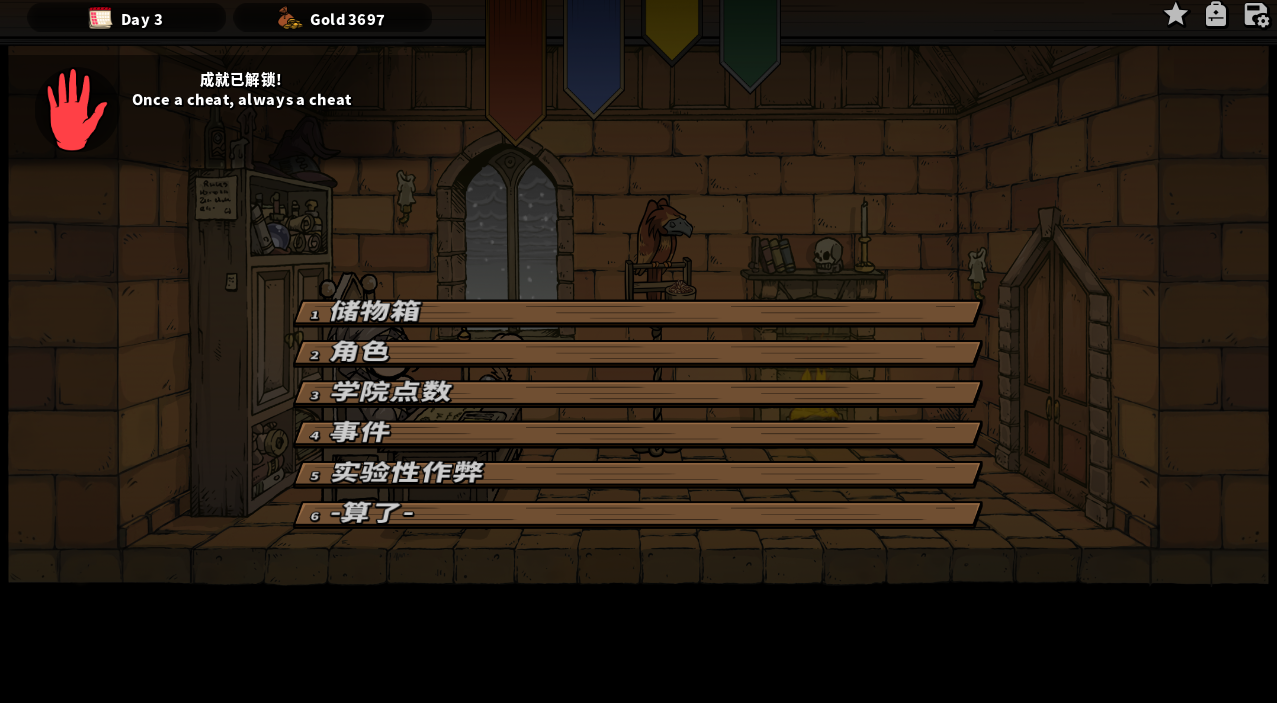Select 实验性作弊 from the list
Viewport: 1277px width, 703px height.
click(x=637, y=473)
